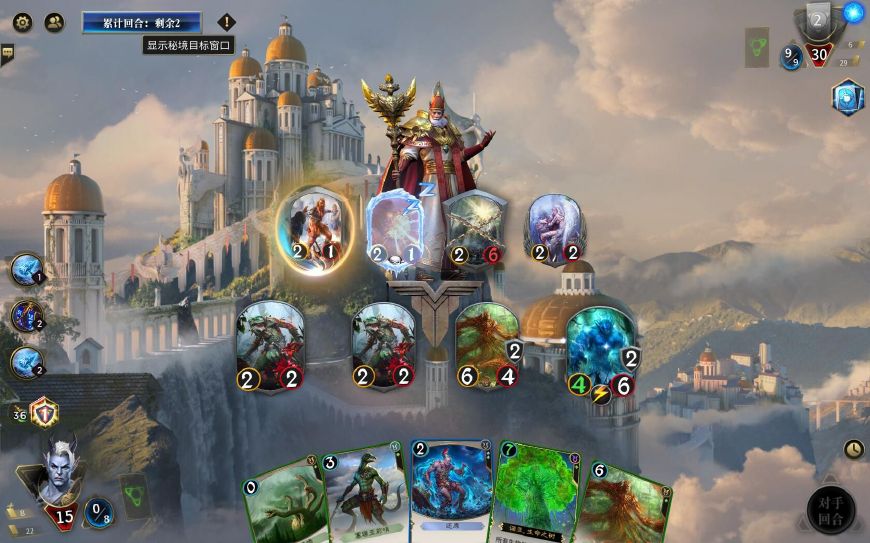The width and height of the screenshot is (870, 543).
Task: Click the exclamation mark objective icon
Action: pyautogui.click(x=226, y=22)
